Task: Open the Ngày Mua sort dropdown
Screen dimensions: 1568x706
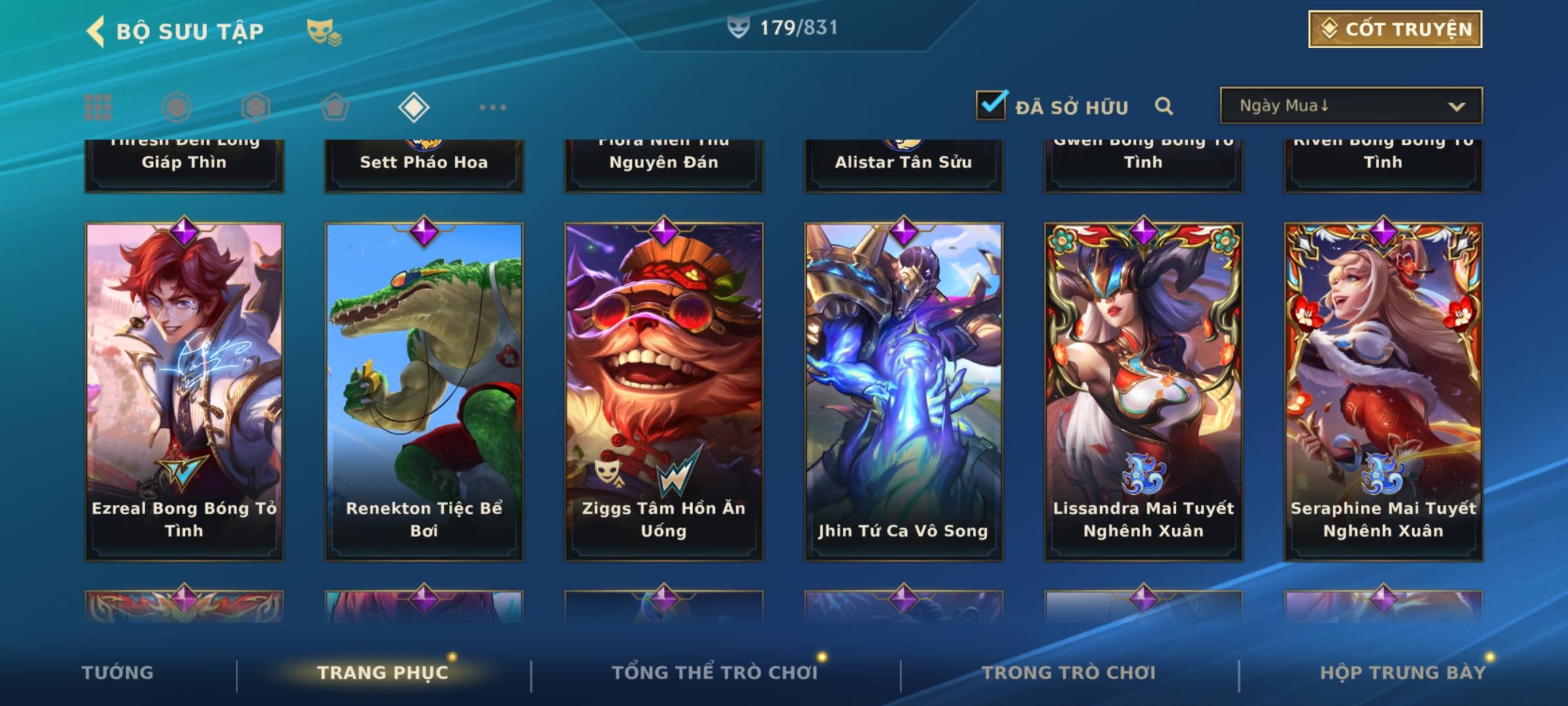Action: click(1350, 106)
